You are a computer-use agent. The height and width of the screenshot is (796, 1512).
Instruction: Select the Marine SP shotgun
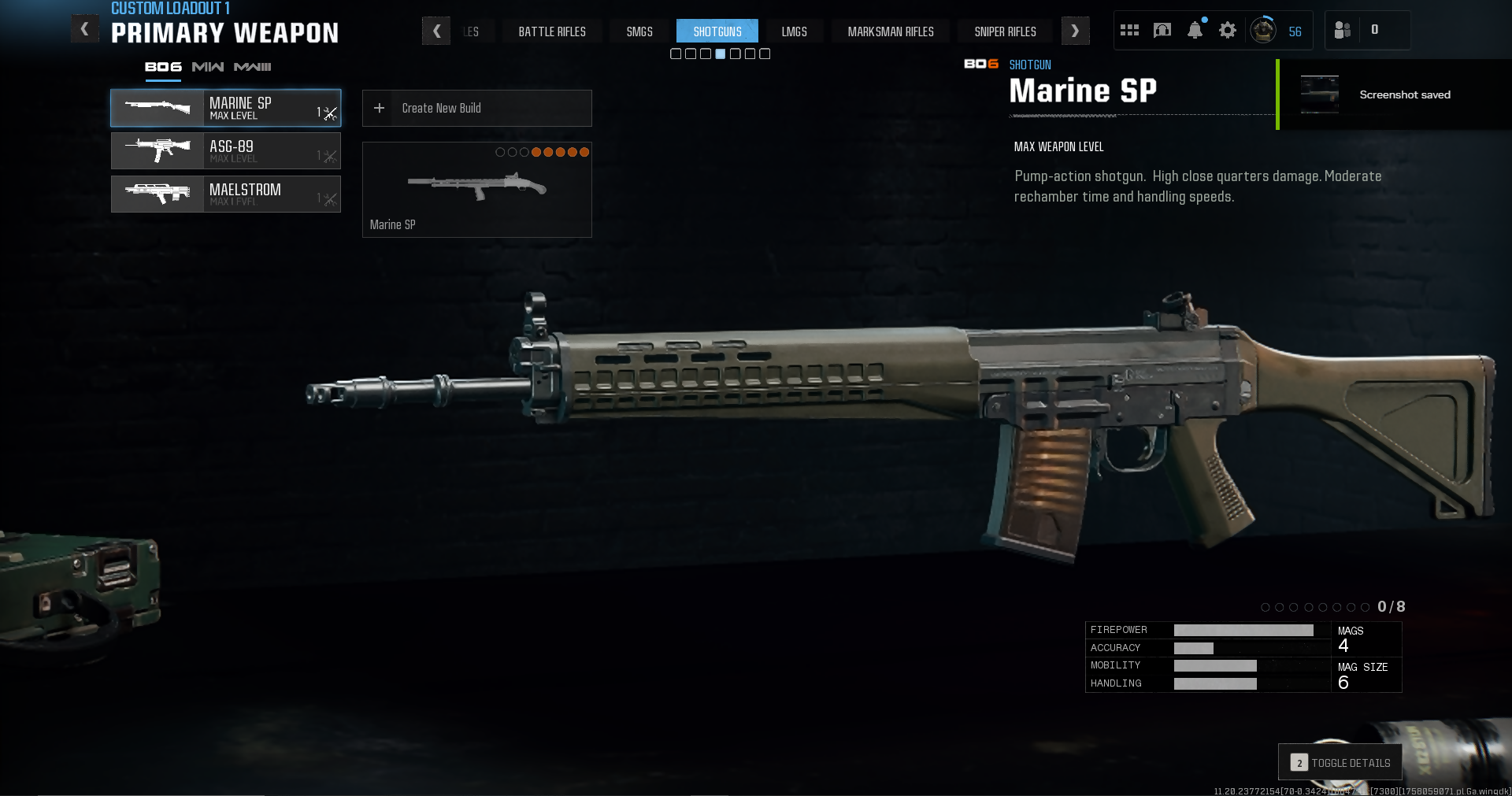[225, 109]
